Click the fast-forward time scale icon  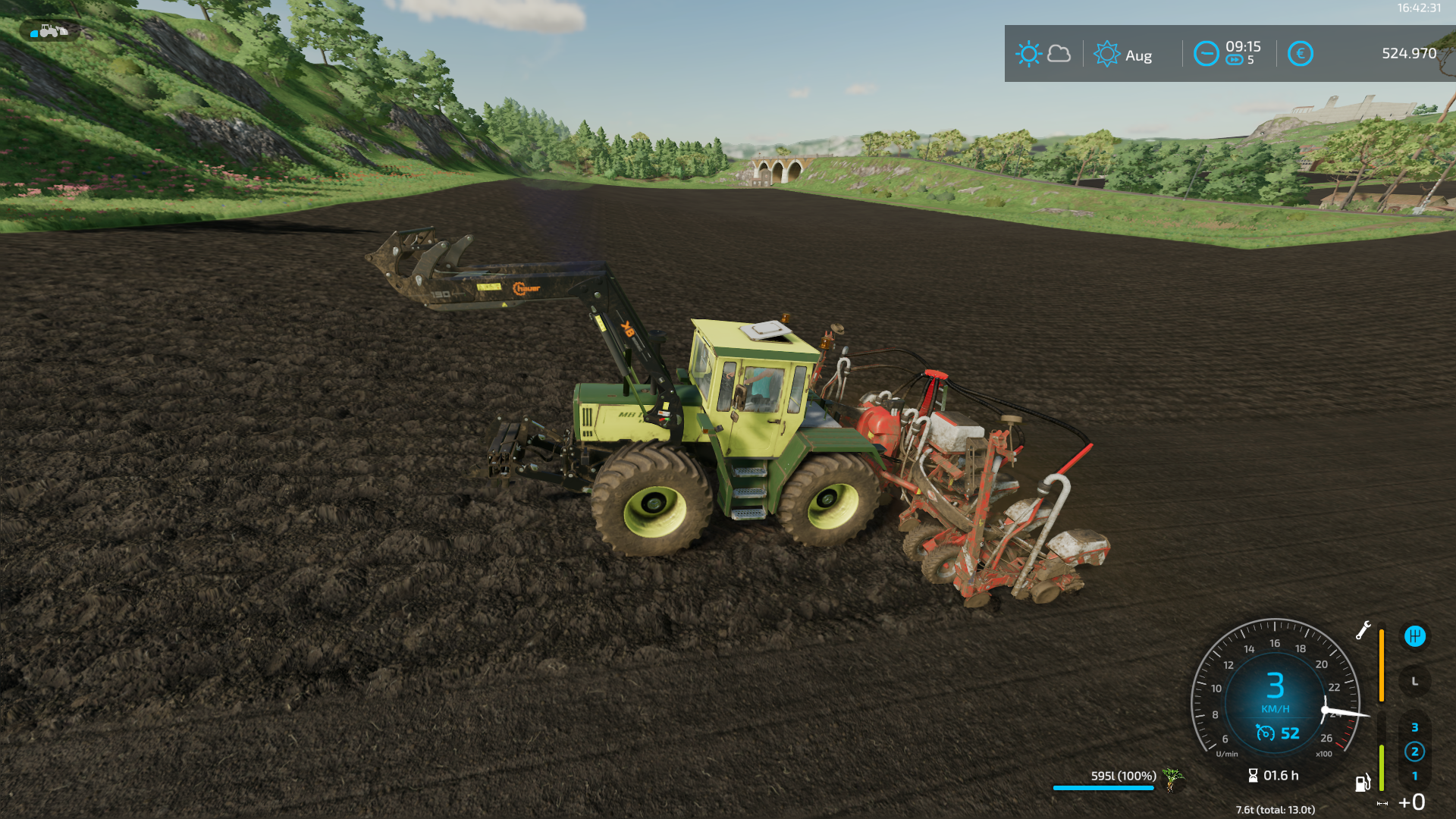tap(1235, 61)
